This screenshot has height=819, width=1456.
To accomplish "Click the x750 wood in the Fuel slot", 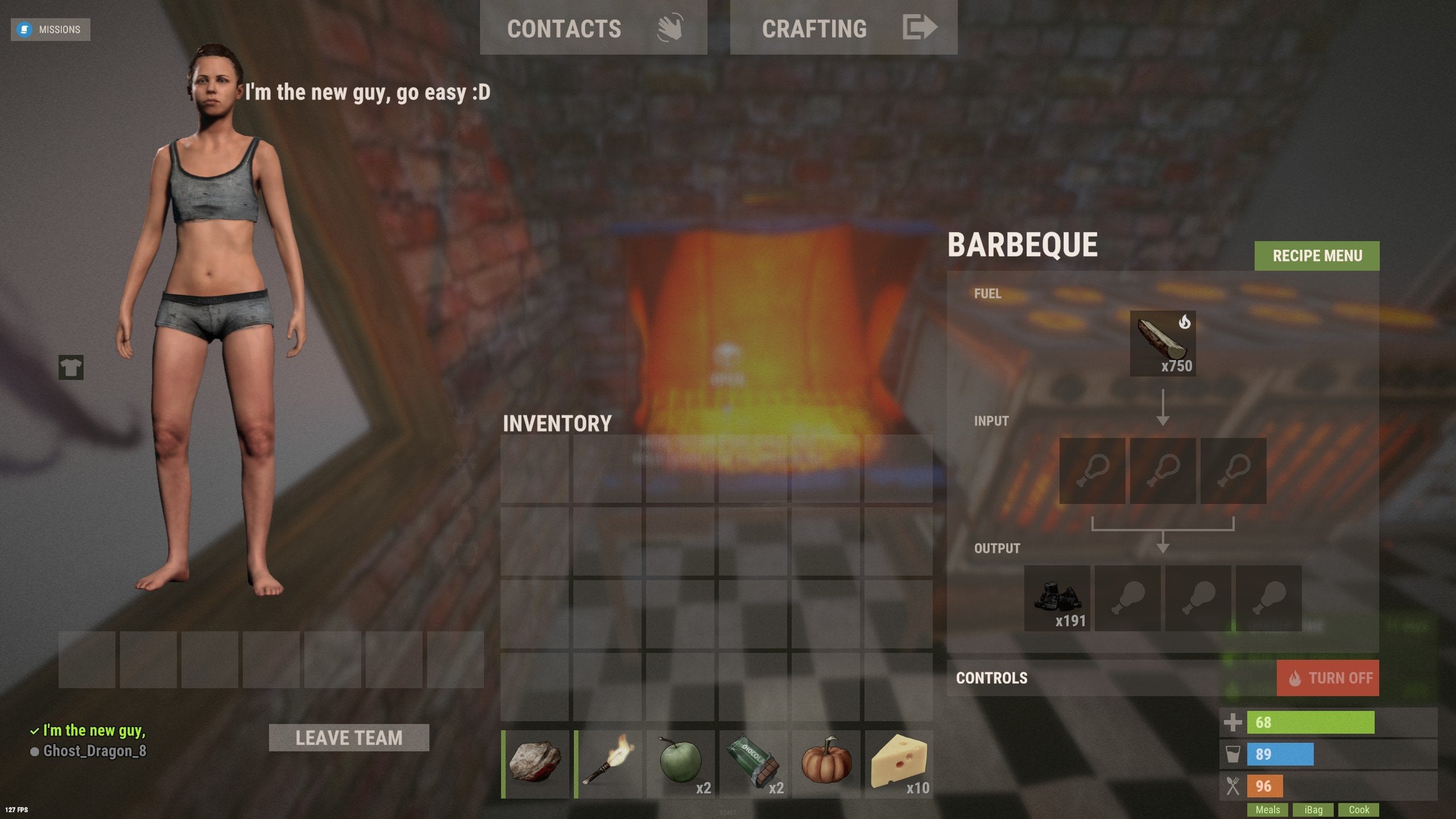I will pyautogui.click(x=1163, y=344).
